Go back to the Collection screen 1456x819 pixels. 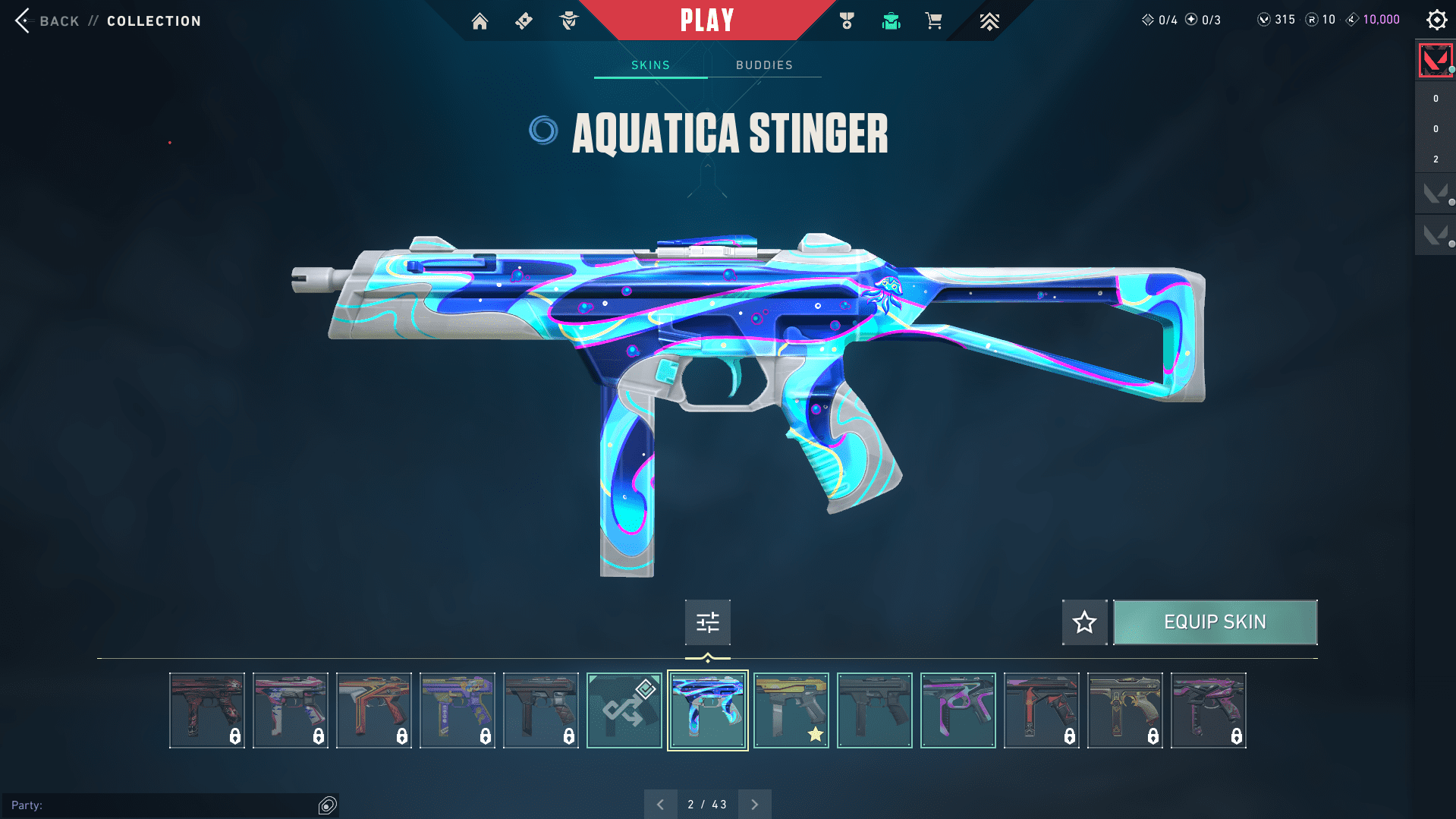(59, 21)
